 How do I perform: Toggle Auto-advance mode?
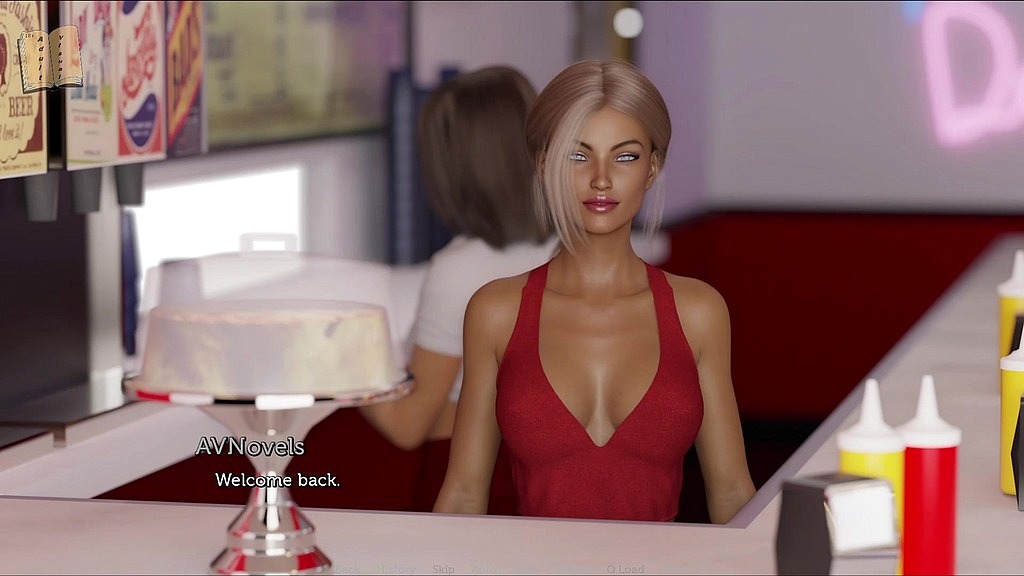pyautogui.click(x=484, y=569)
